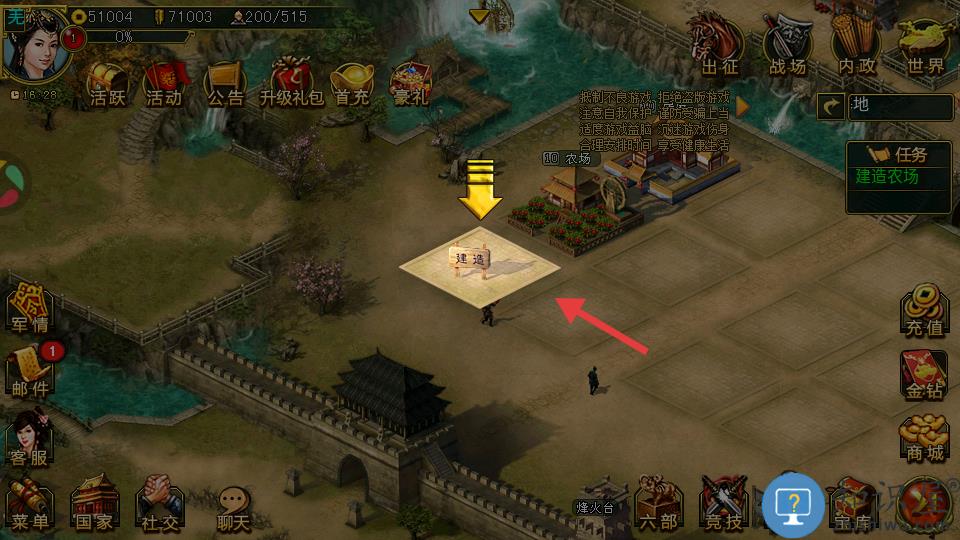Open the 充值 recharge coins icon
The width and height of the screenshot is (960, 540).
click(x=924, y=309)
